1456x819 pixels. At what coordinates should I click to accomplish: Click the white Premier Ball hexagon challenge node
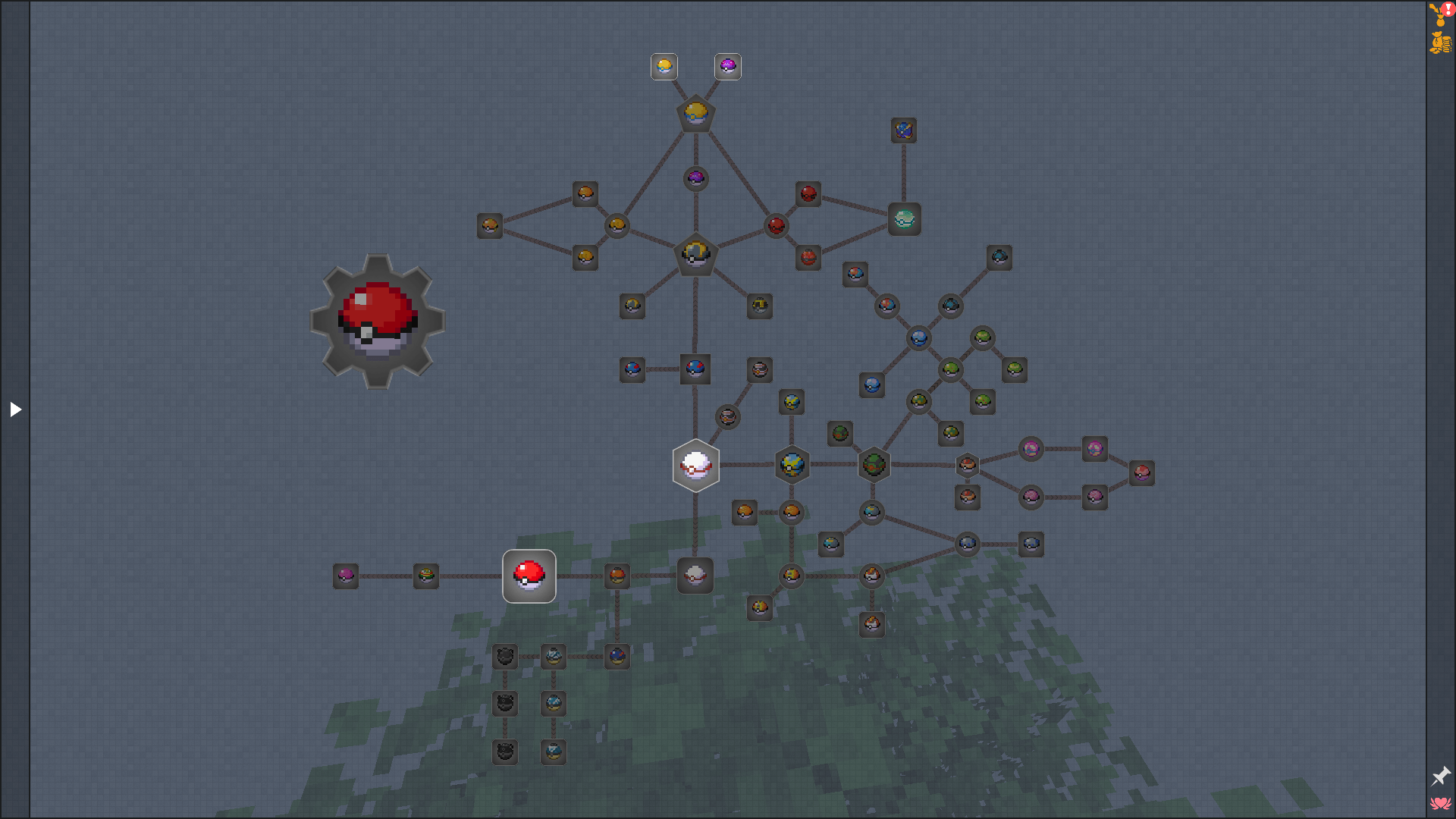pos(695,466)
